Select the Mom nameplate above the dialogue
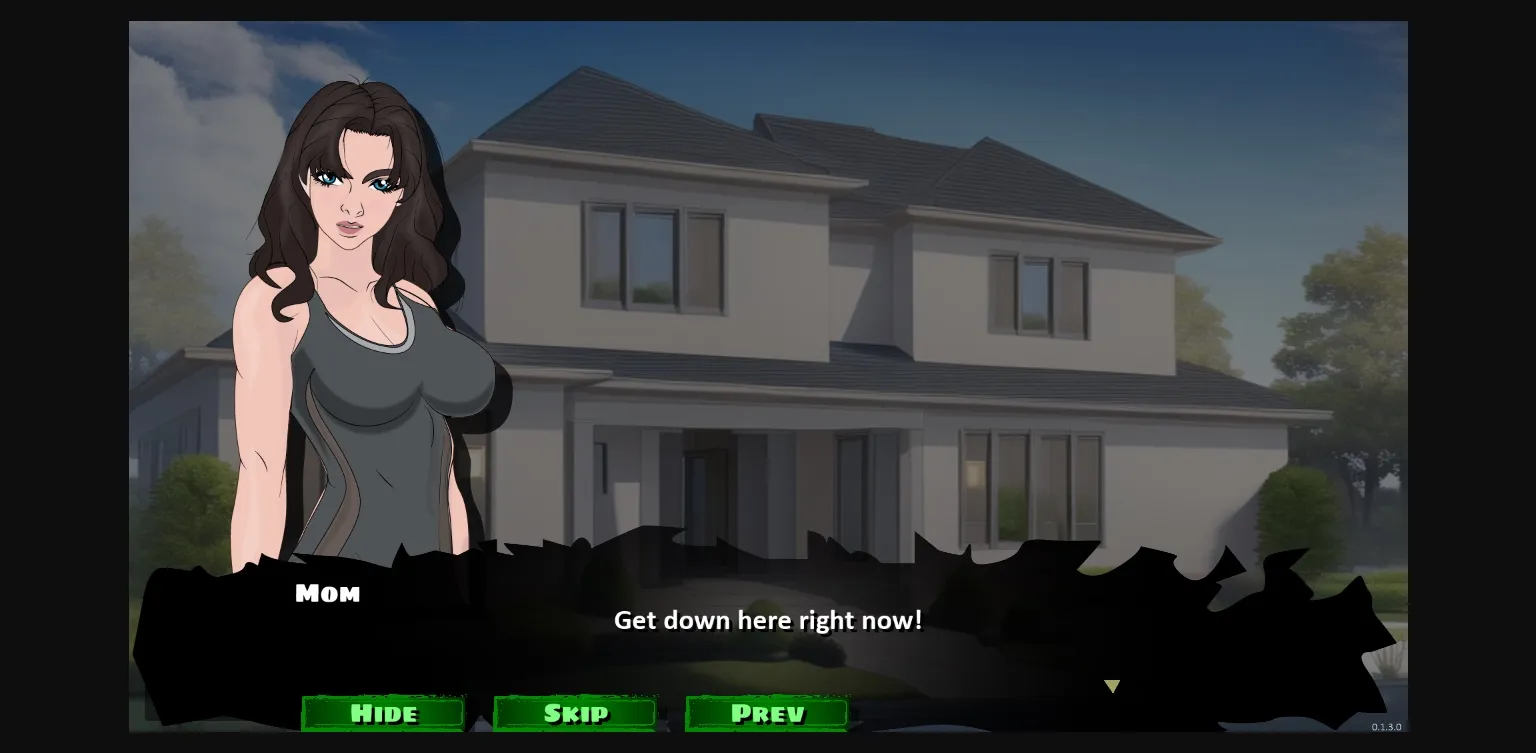The width and height of the screenshot is (1536, 753). (328, 592)
